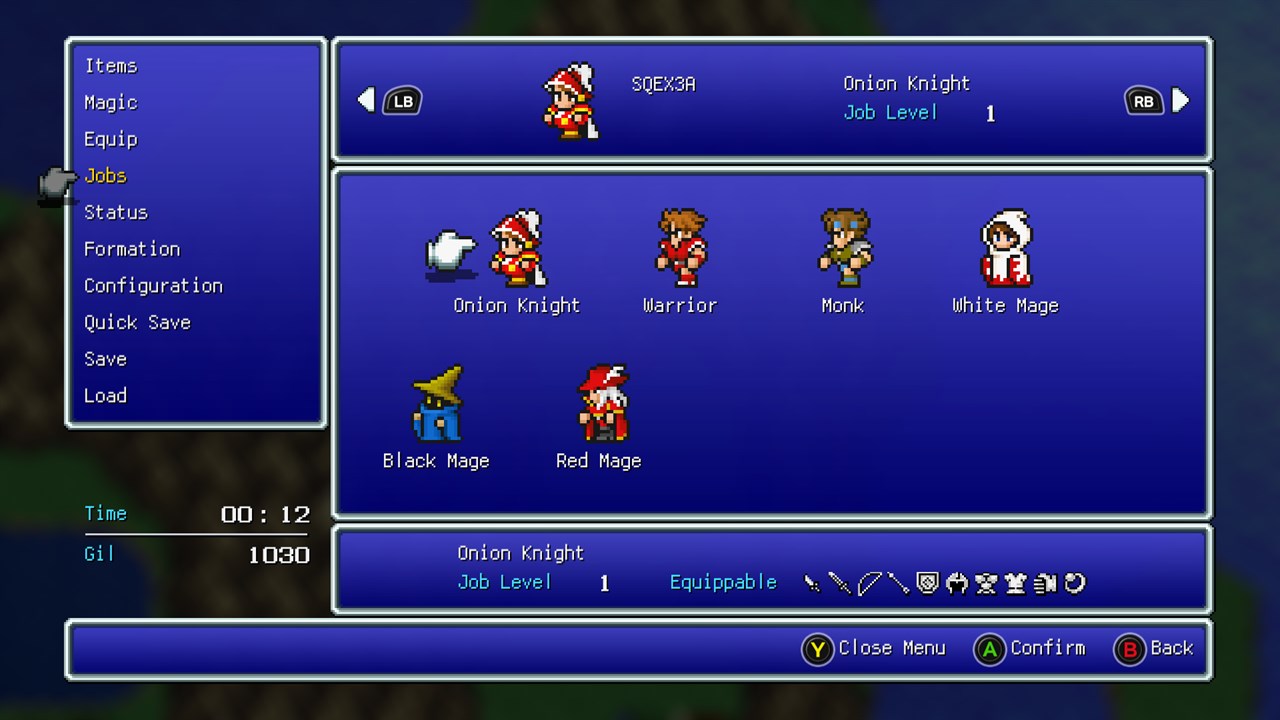
Task: Choose Load from the menu list
Action: coord(105,395)
